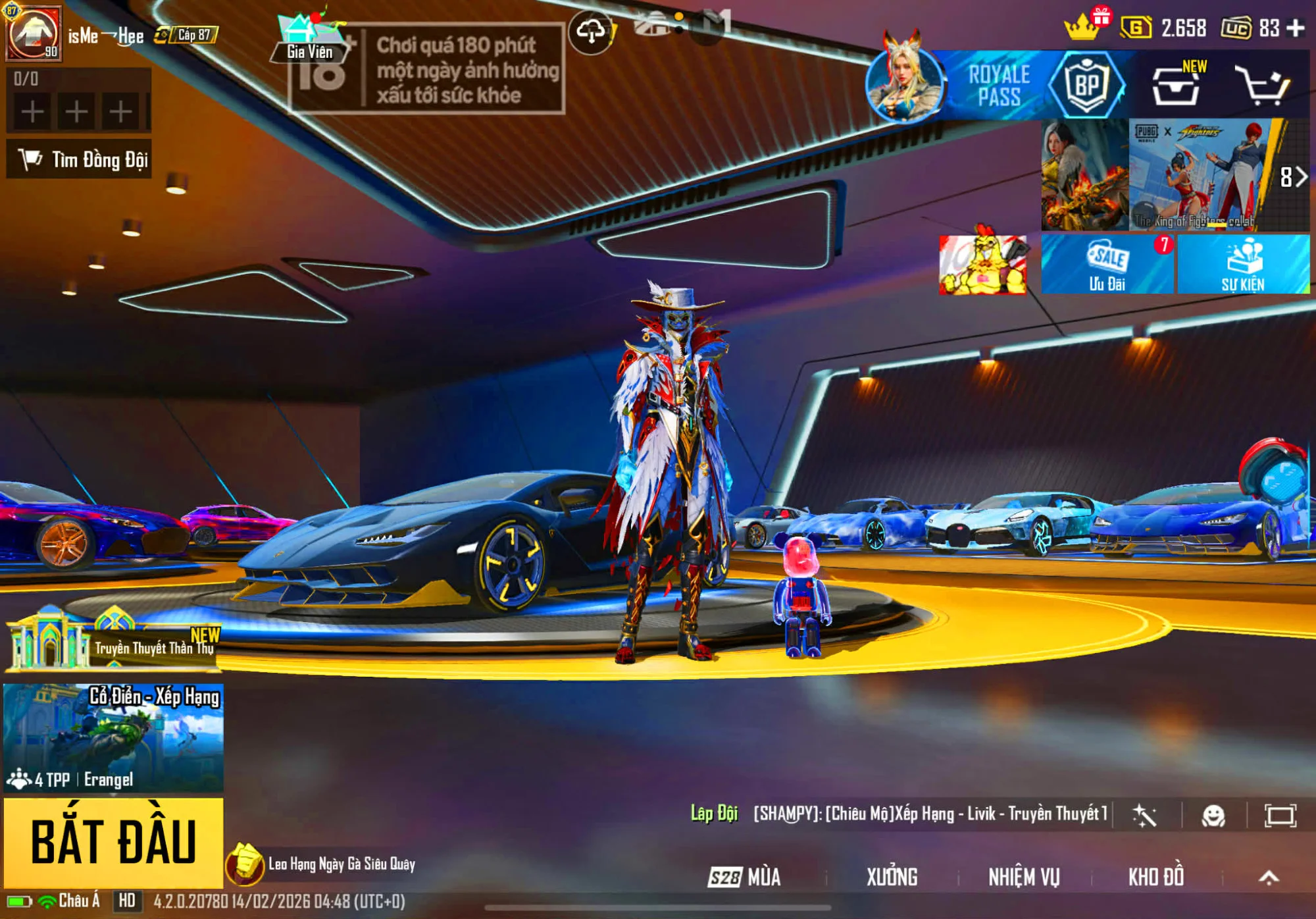Open the NEW supply crate icon
Image resolution: width=1316 pixels, height=919 pixels.
[1177, 86]
